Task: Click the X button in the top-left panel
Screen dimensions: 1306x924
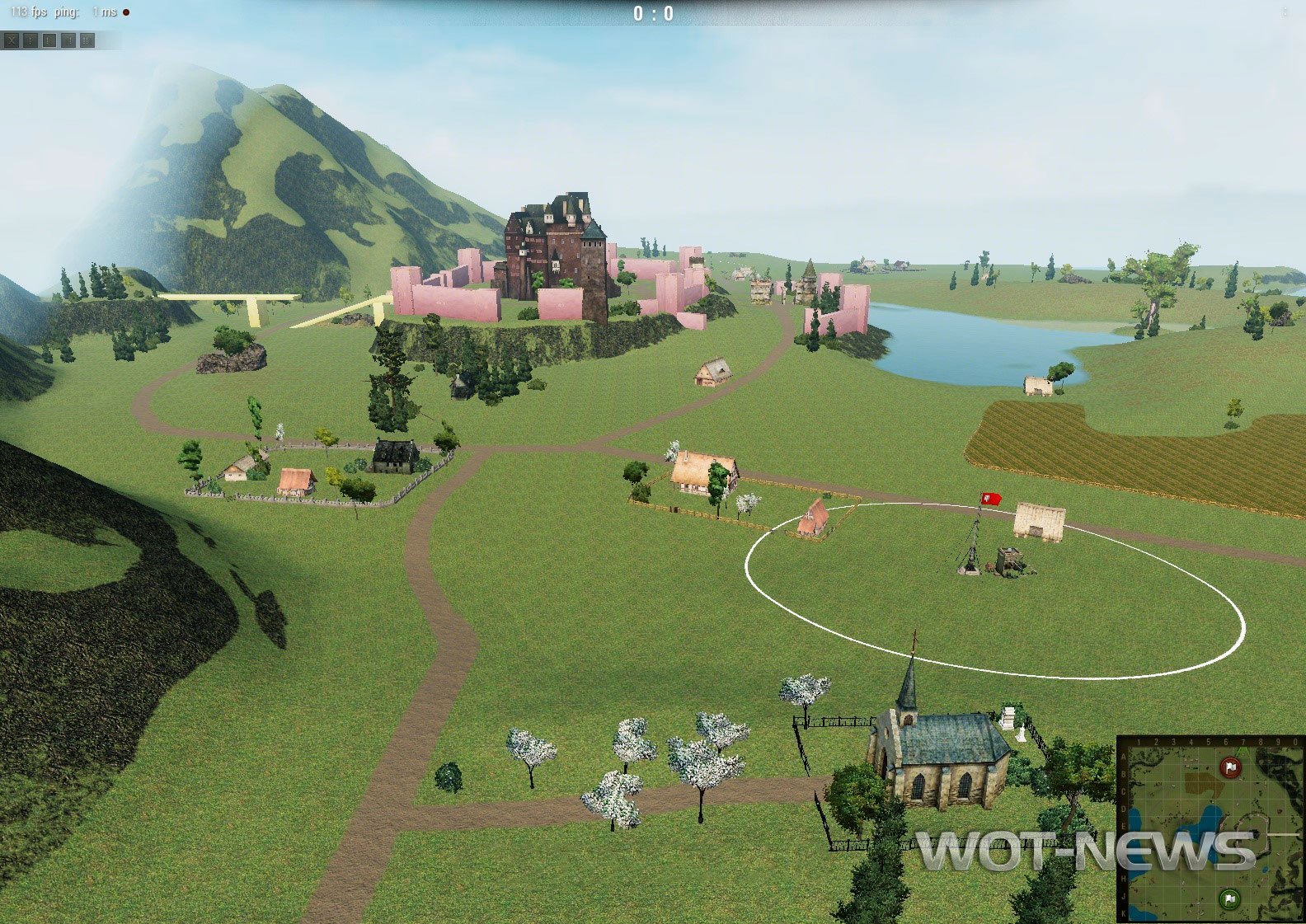Action: click(12, 40)
